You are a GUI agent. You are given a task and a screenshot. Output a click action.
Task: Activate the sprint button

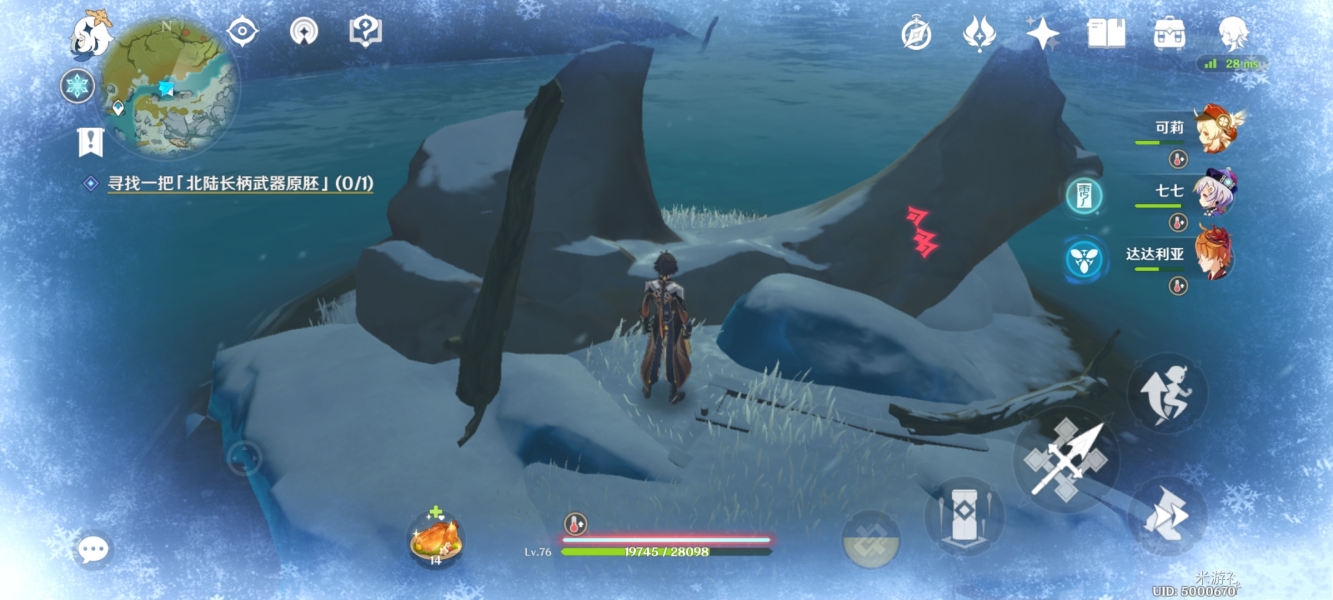point(1167,517)
